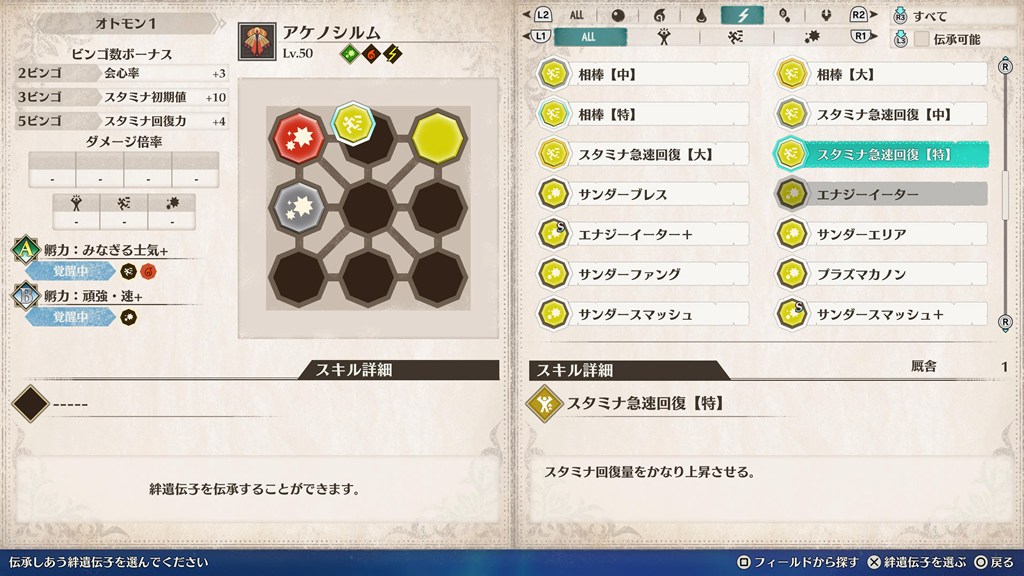Viewport: 1024px width, 576px height.
Task: Switch to the lightning element filter tab
Action: 742,15
